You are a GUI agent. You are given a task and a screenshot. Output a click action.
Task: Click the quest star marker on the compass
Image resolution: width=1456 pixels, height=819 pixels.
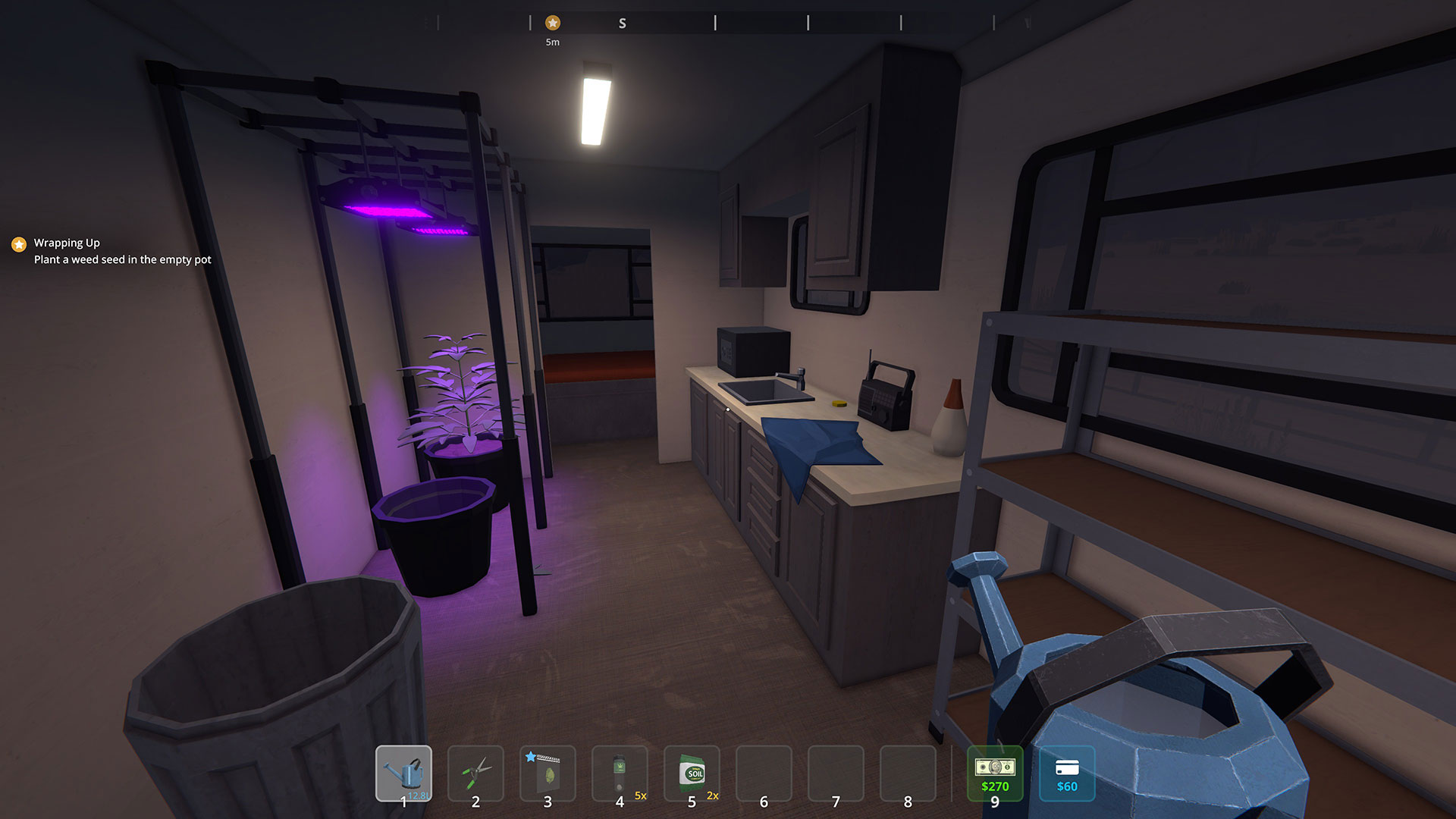pos(553,23)
